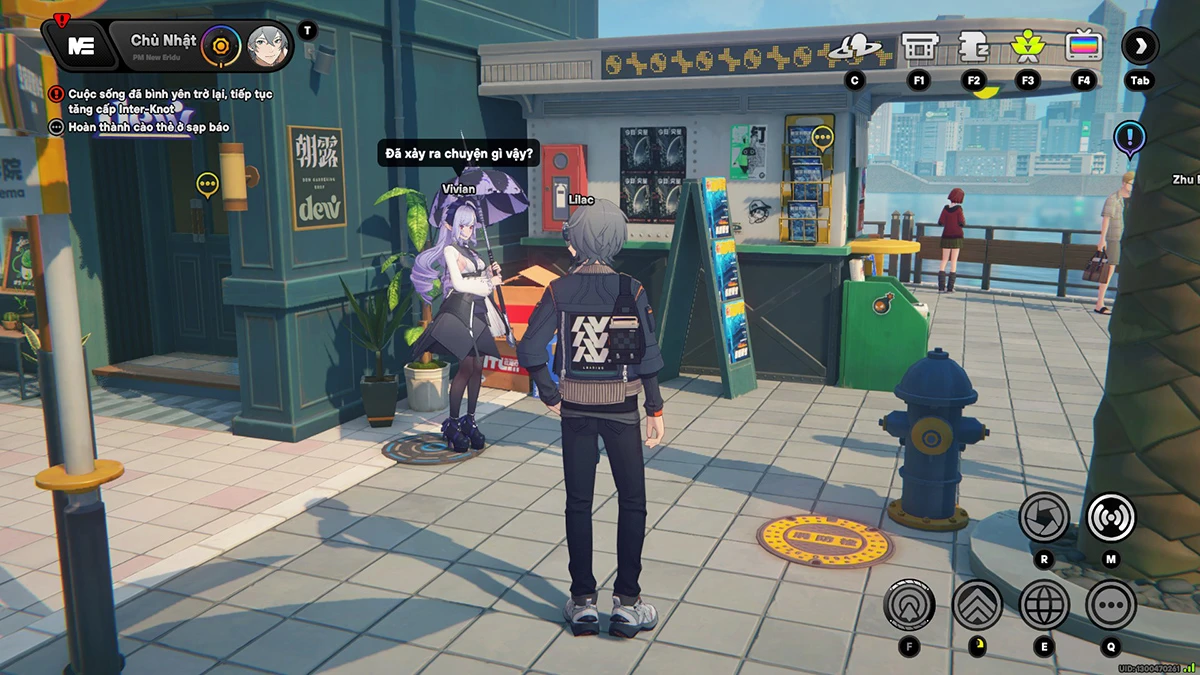Open the storefront shop icon
Image resolution: width=1200 pixels, height=675 pixels.
click(918, 46)
